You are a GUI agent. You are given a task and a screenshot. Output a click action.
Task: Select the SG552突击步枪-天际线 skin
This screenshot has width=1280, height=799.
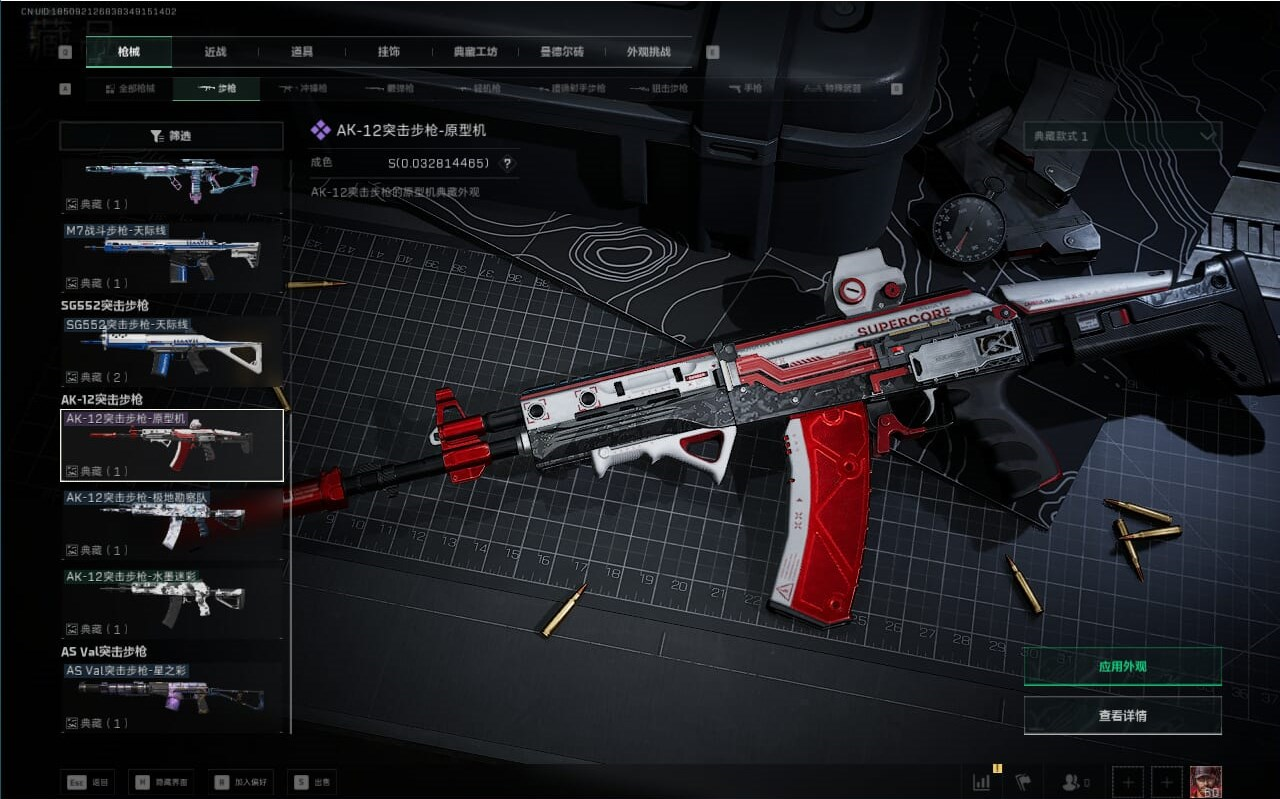[x=172, y=351]
